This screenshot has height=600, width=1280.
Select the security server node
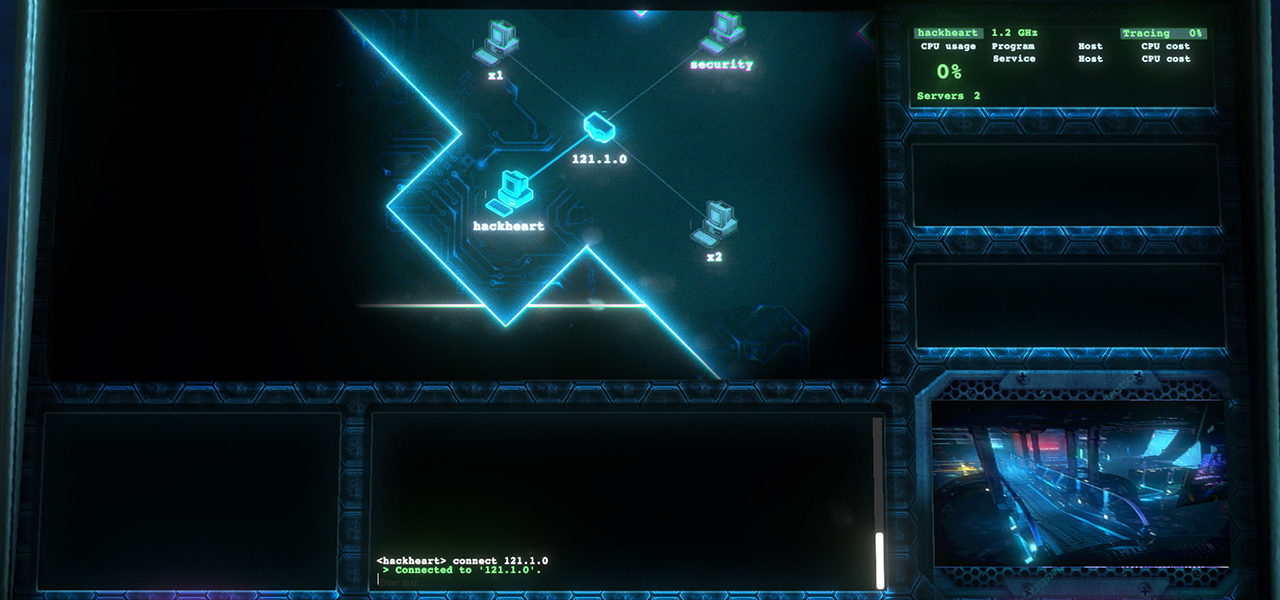[722, 33]
